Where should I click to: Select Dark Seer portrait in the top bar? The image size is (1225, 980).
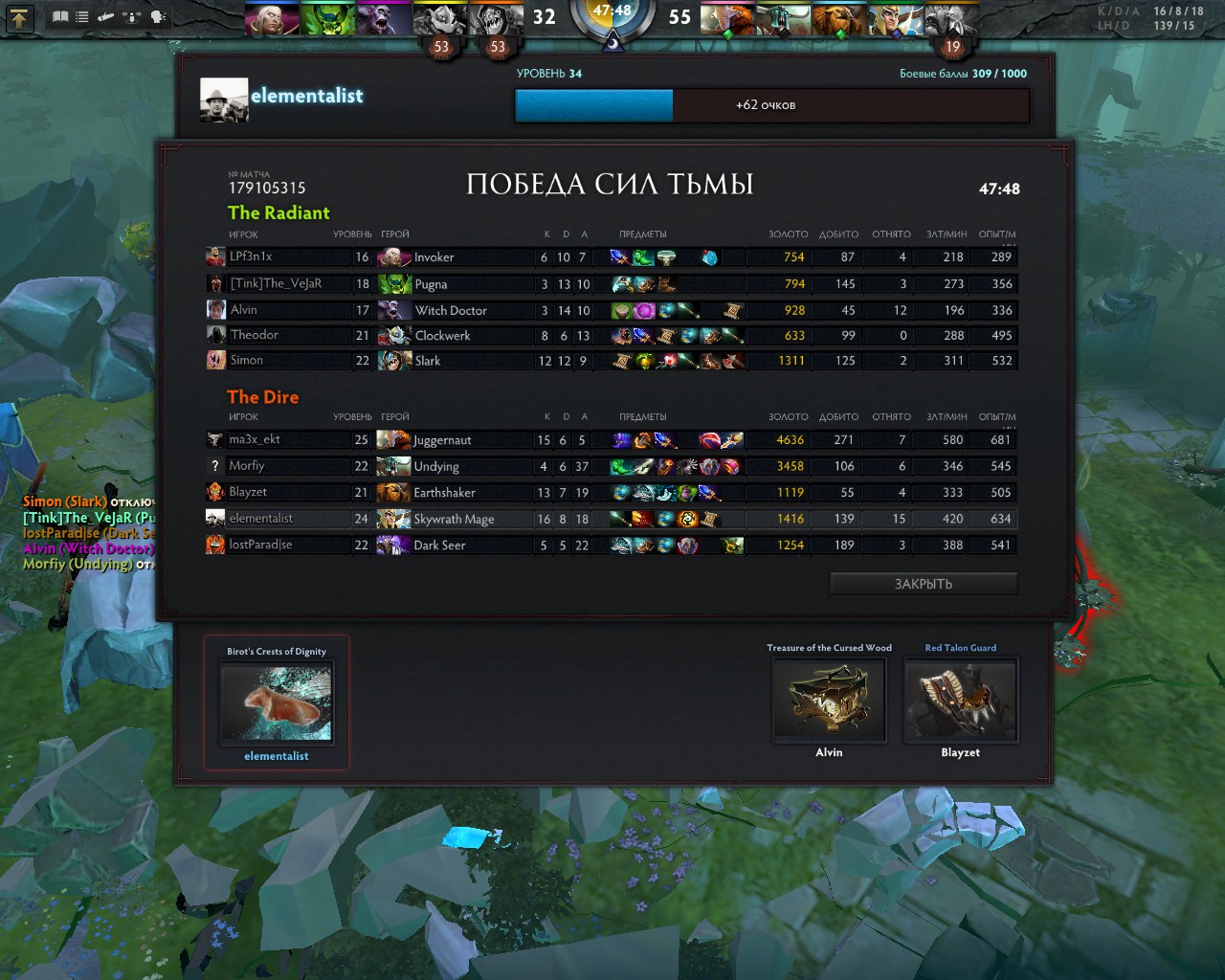[x=951, y=18]
